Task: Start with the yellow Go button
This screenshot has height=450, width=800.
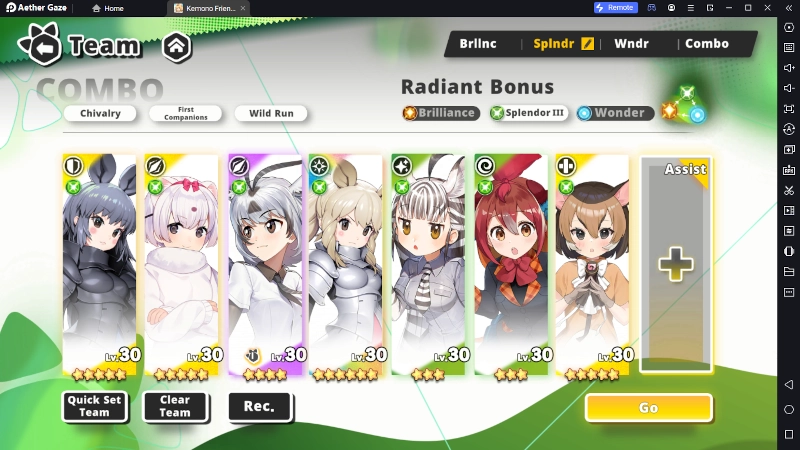Action: [648, 407]
